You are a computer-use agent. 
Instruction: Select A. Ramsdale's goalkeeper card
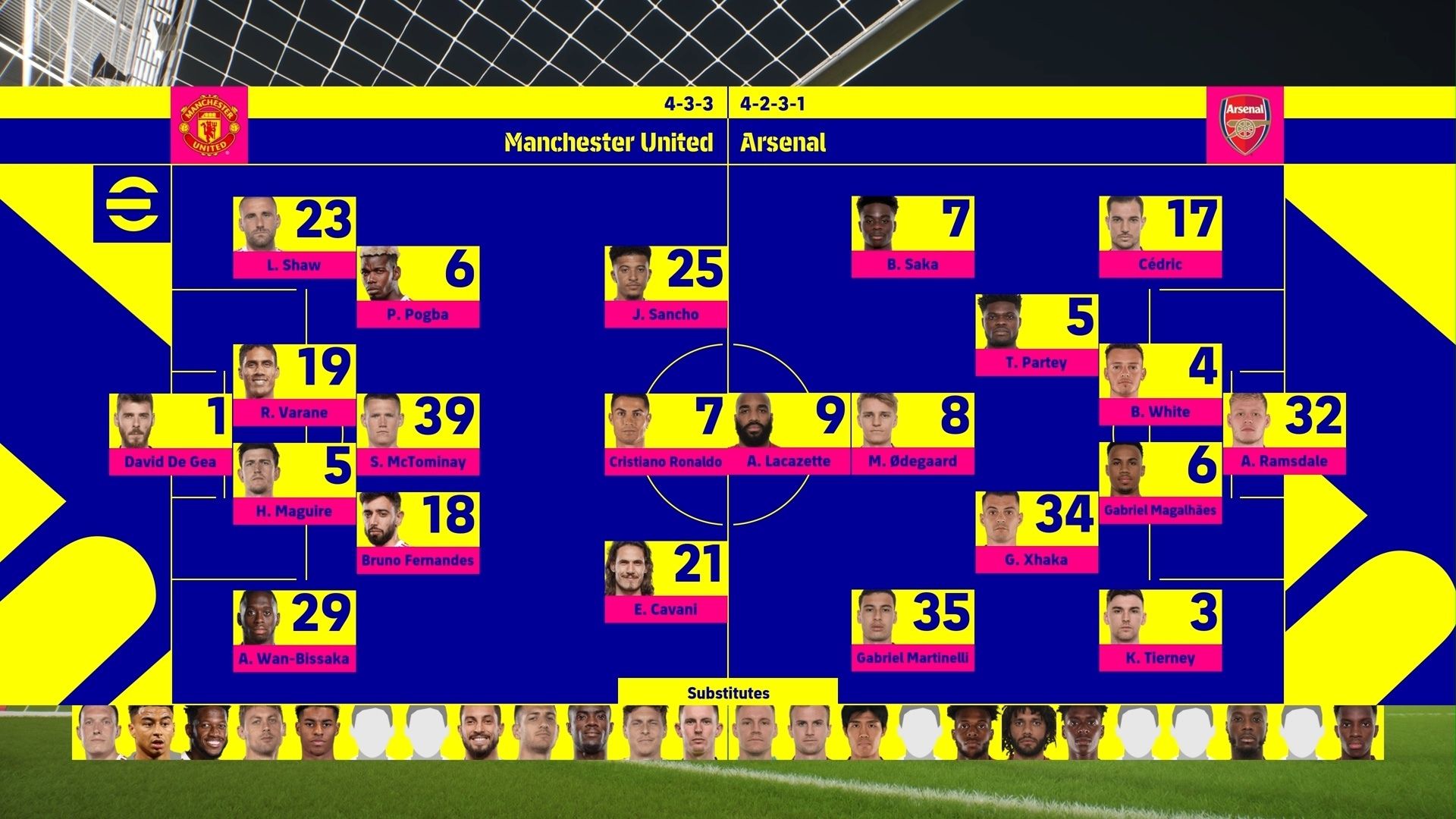(x=1284, y=434)
